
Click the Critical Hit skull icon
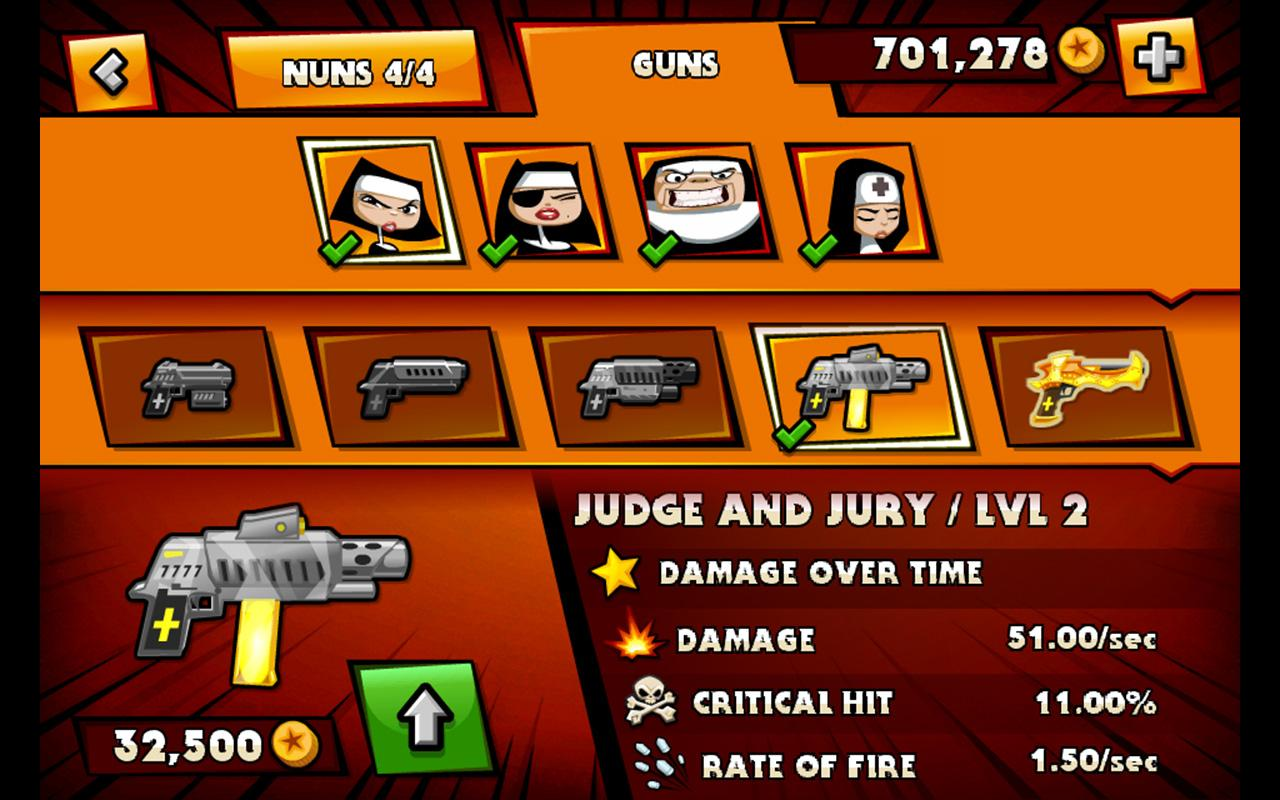651,700
